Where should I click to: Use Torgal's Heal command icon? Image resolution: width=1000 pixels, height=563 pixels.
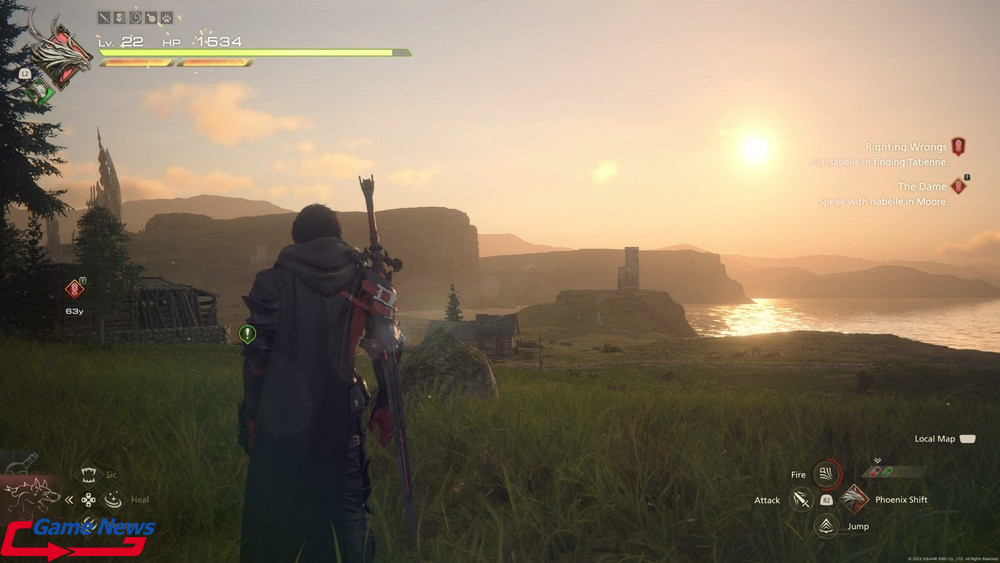pyautogui.click(x=112, y=498)
